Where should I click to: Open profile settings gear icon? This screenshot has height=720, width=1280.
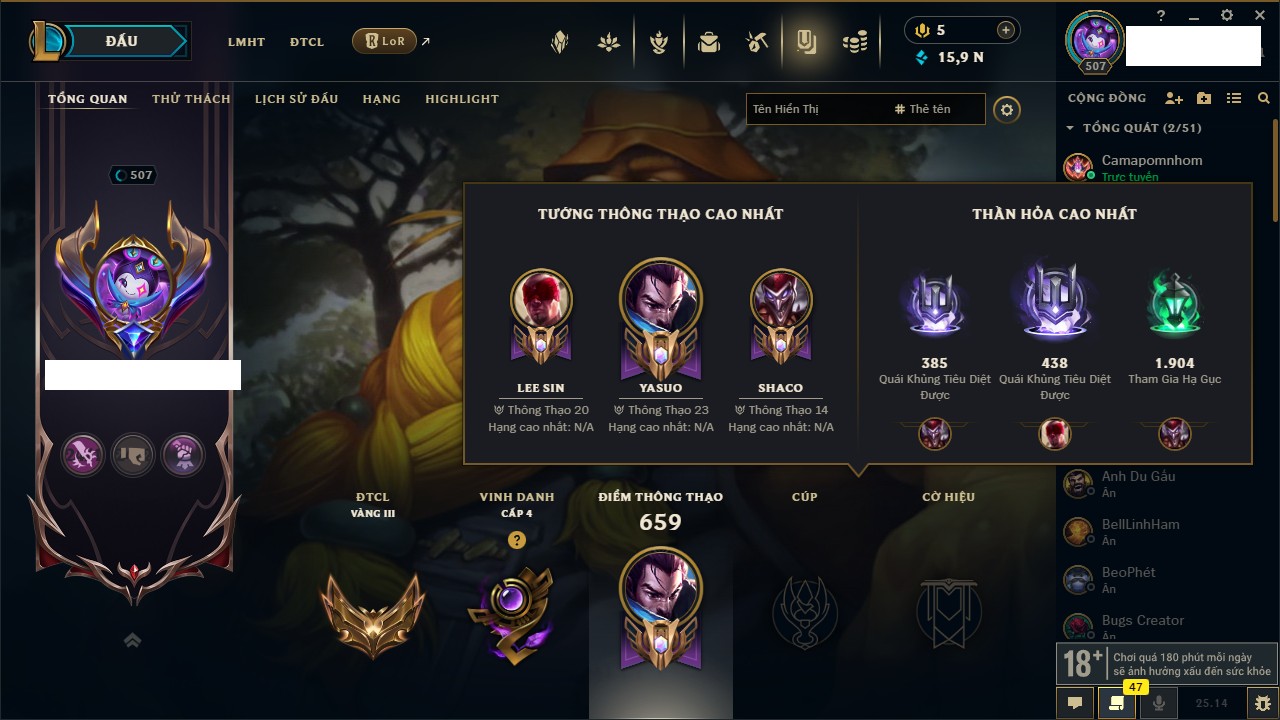point(1007,109)
